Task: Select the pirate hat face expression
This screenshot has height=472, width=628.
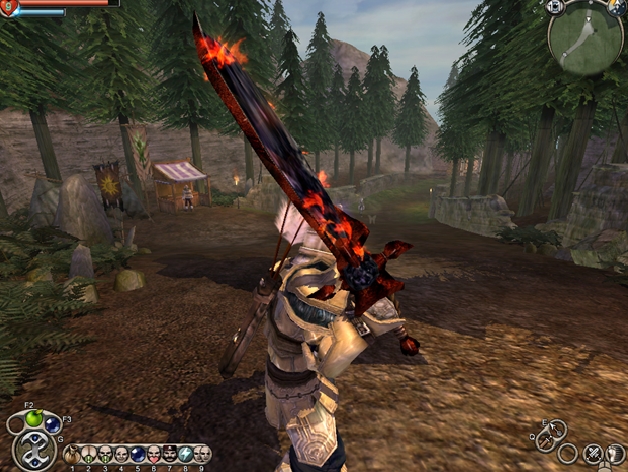Action: [x=170, y=455]
